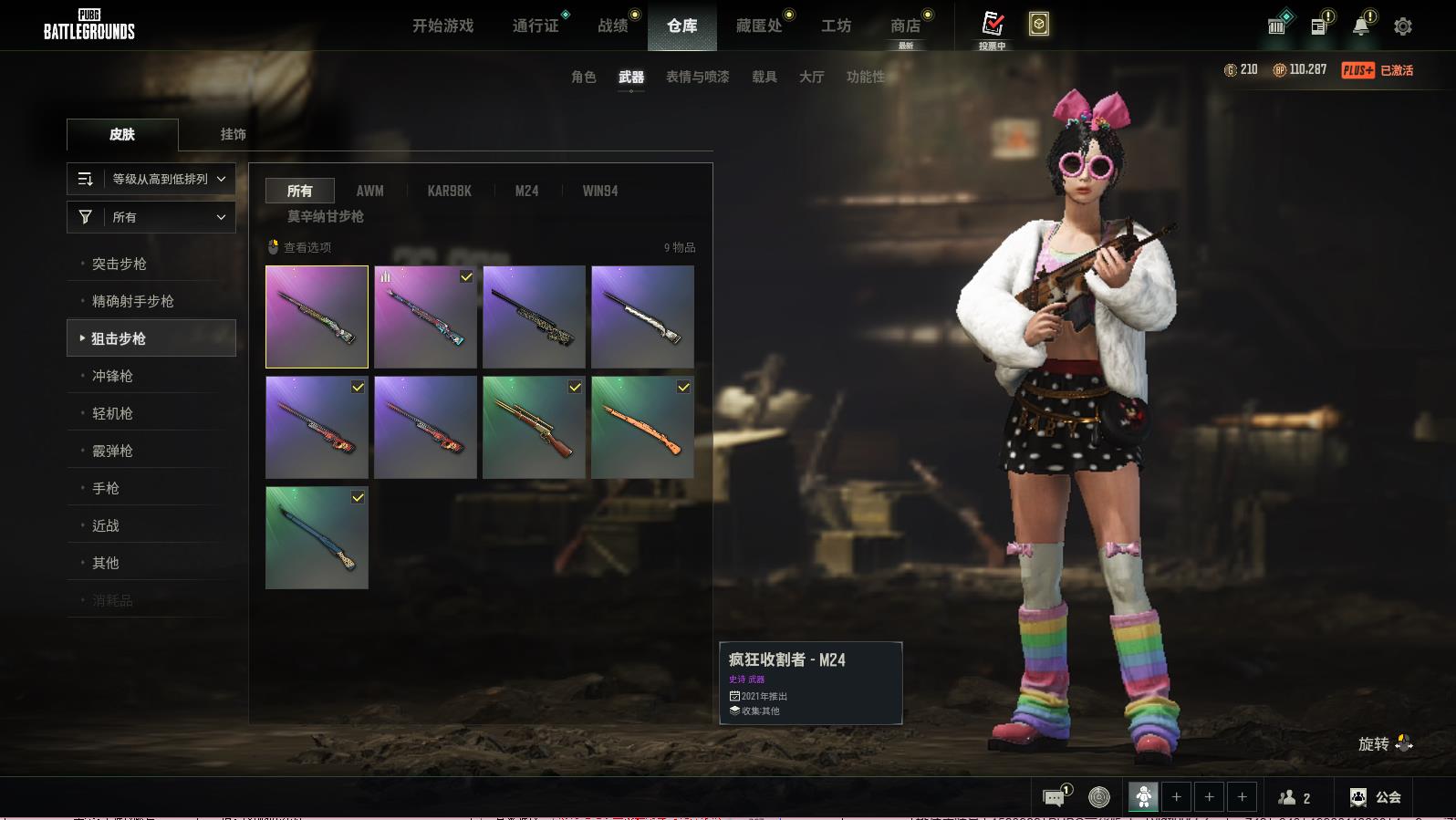Open the 商店 store tab
1456x820 pixels.
point(905,26)
